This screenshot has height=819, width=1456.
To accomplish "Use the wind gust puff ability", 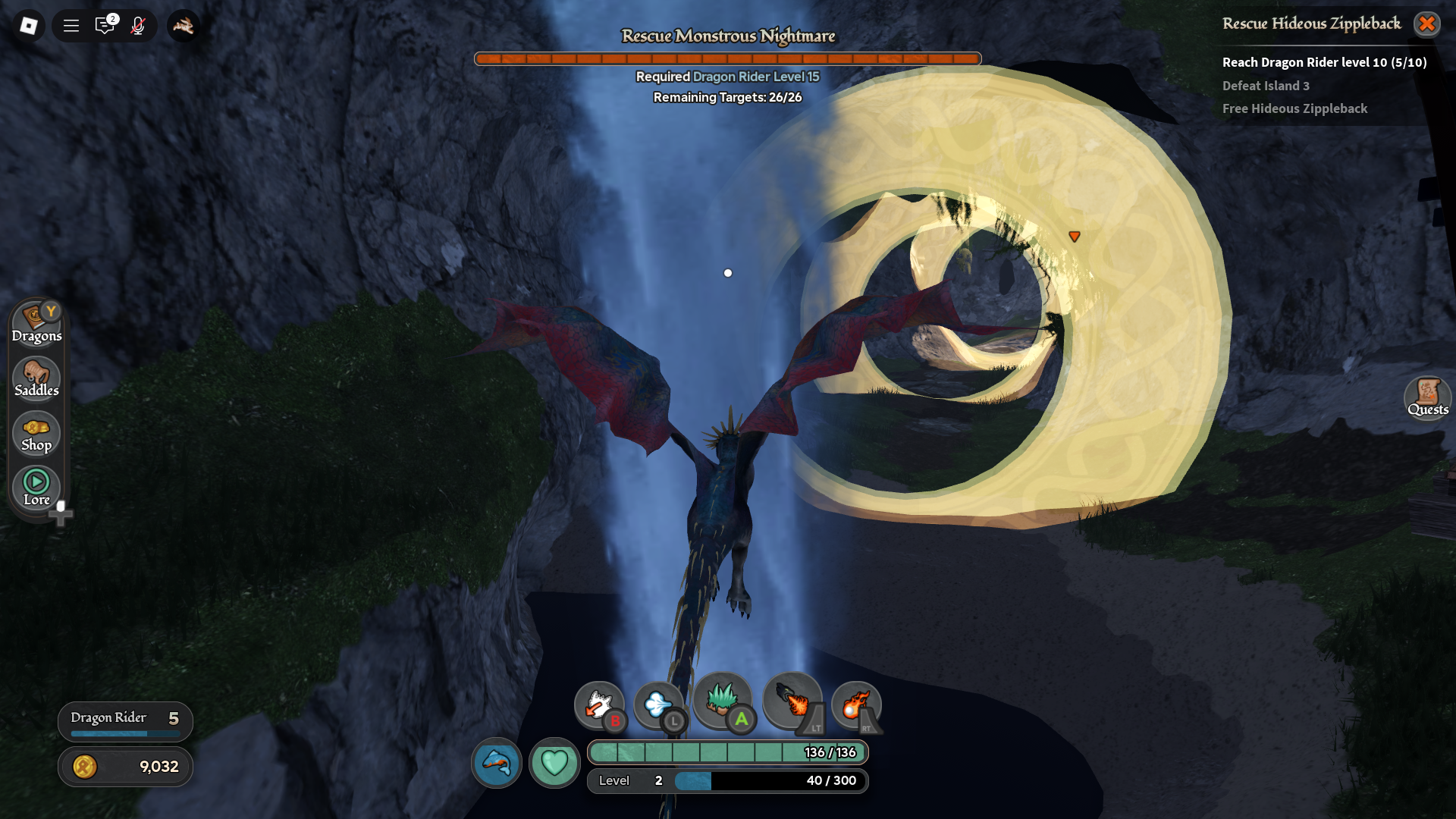I will pyautogui.click(x=657, y=704).
